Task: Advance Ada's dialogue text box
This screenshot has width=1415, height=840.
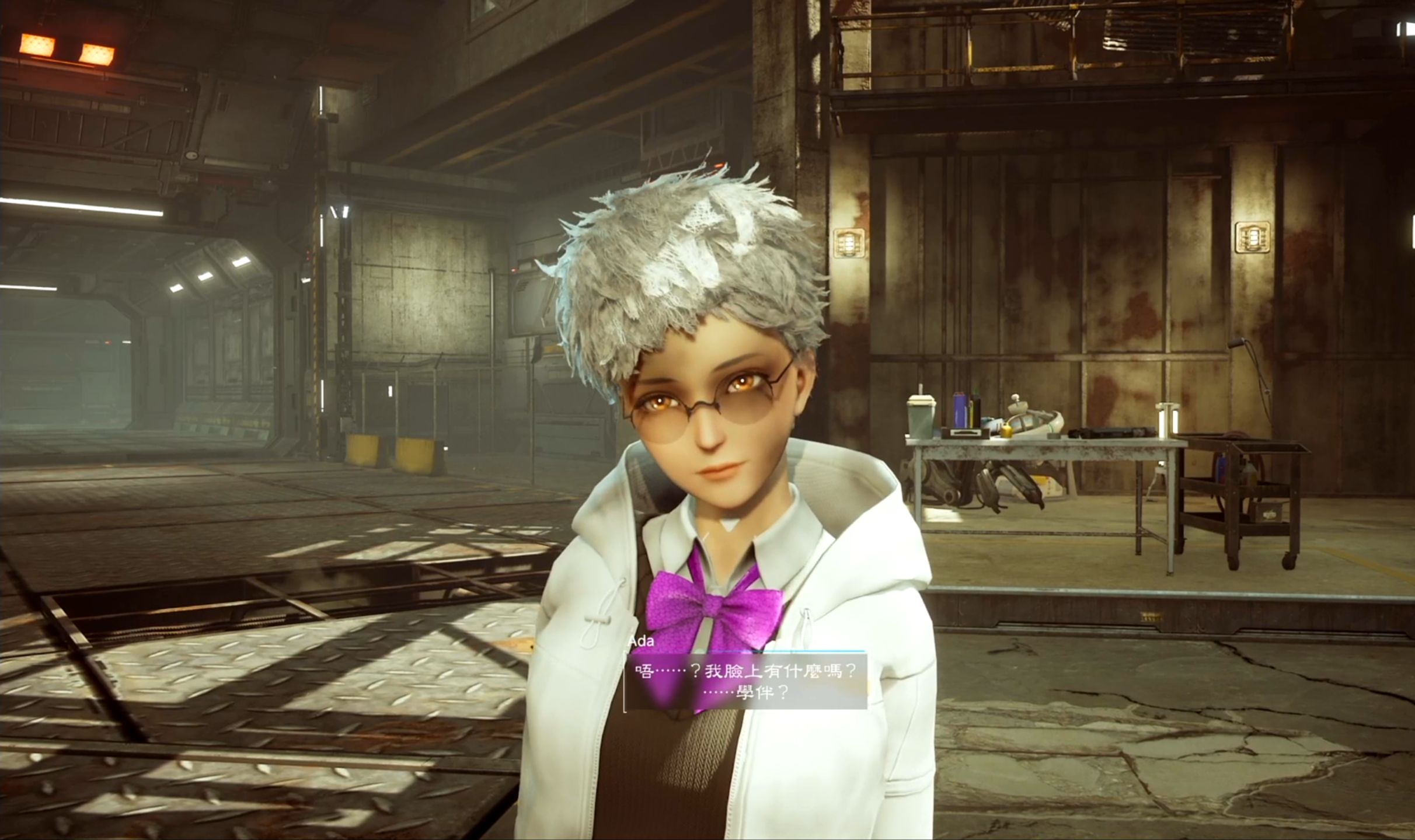Action: pos(745,681)
